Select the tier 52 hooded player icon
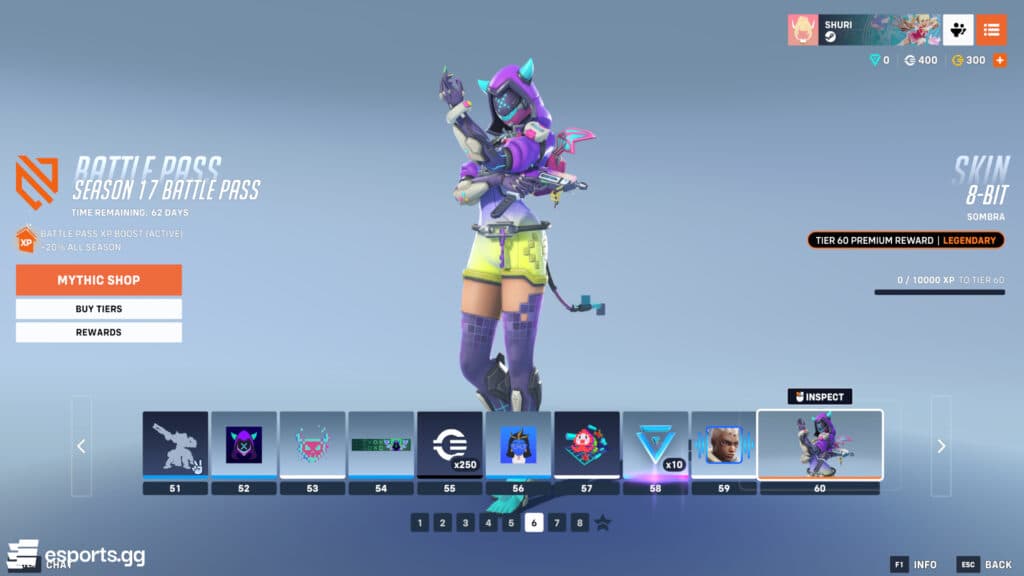Image resolution: width=1024 pixels, height=576 pixels. coord(244,445)
